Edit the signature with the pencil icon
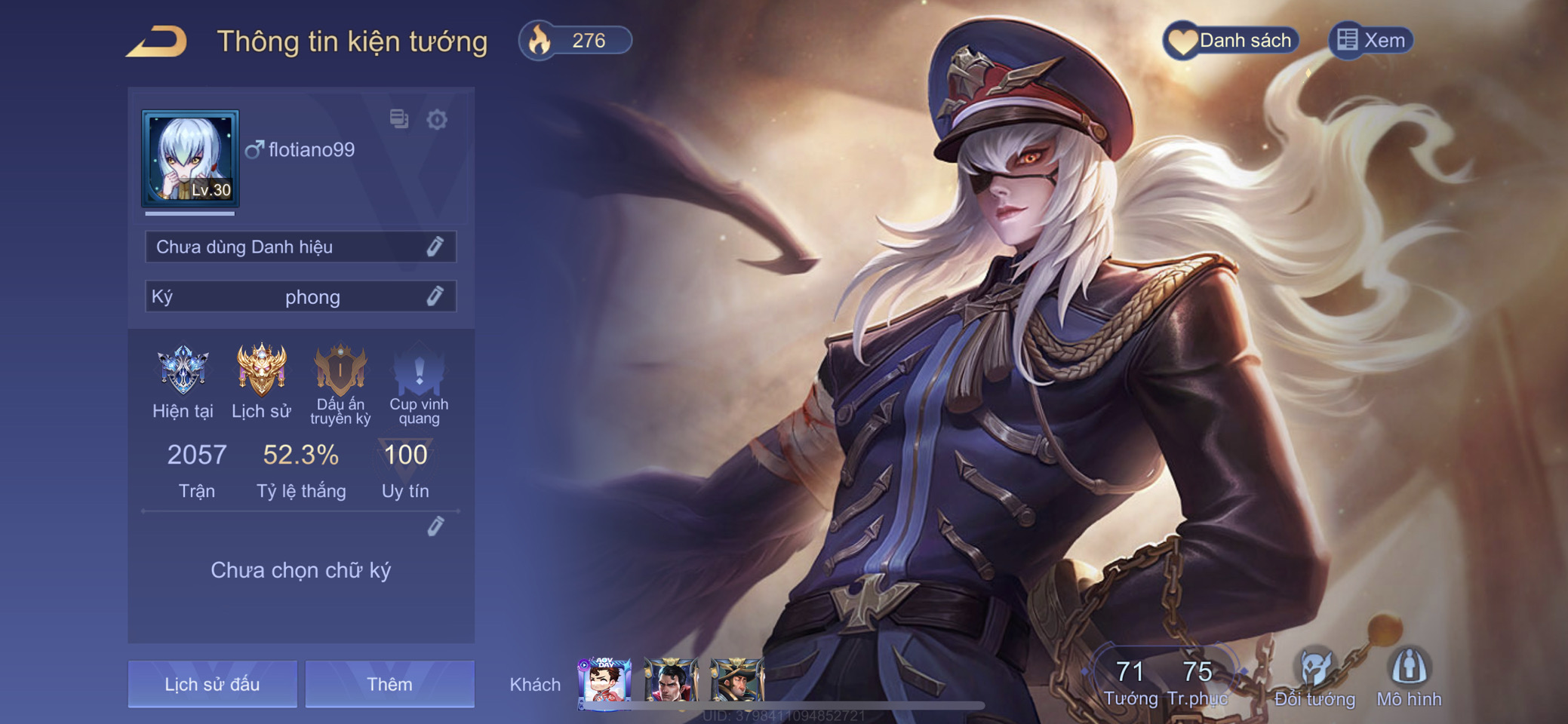 click(x=435, y=526)
